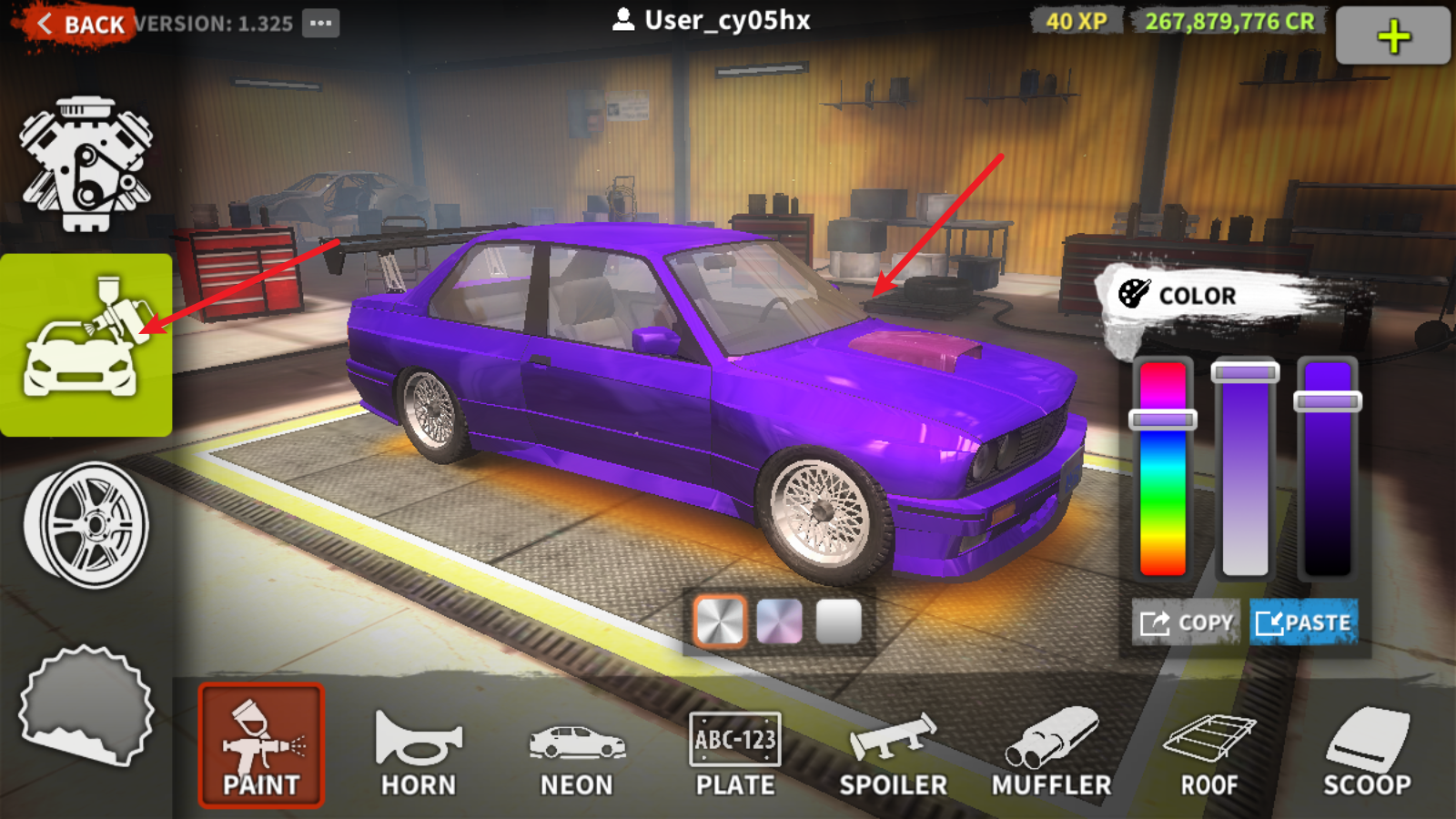Screen dimensions: 1456x819
Task: Open the ROOF accessories
Action: 1209,751
